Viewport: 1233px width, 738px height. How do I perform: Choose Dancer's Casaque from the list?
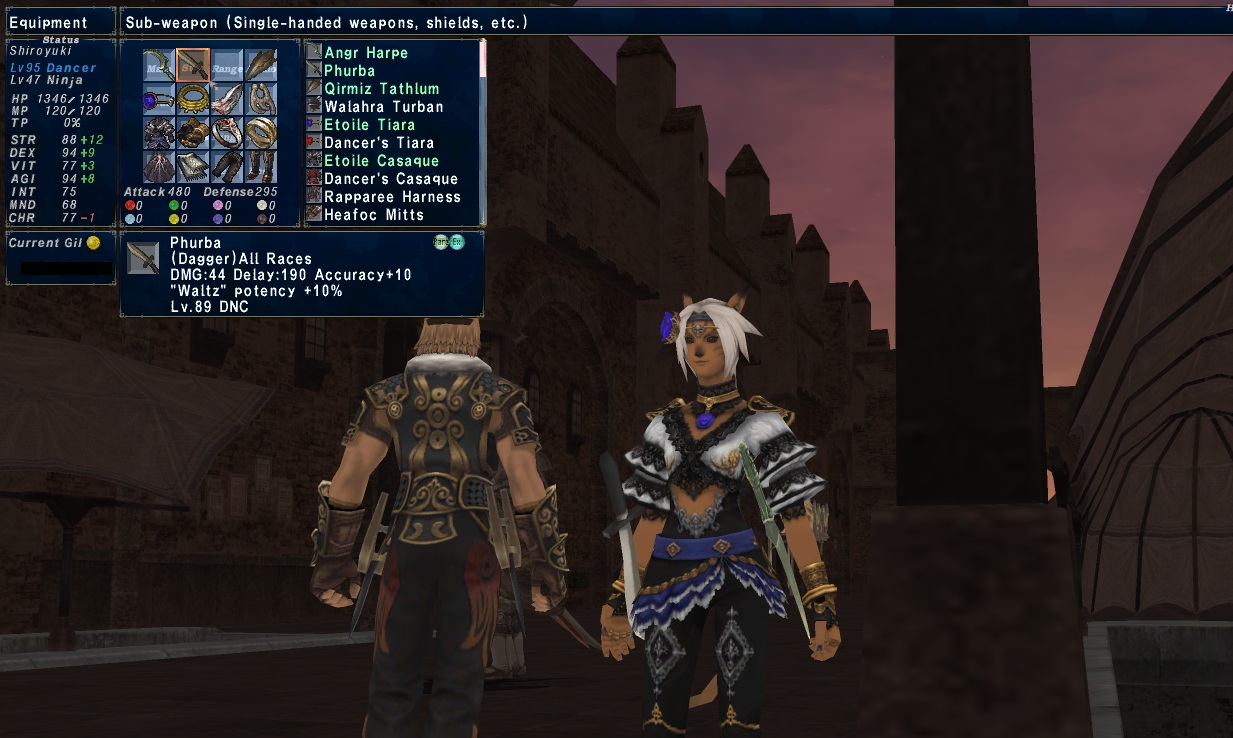[390, 179]
